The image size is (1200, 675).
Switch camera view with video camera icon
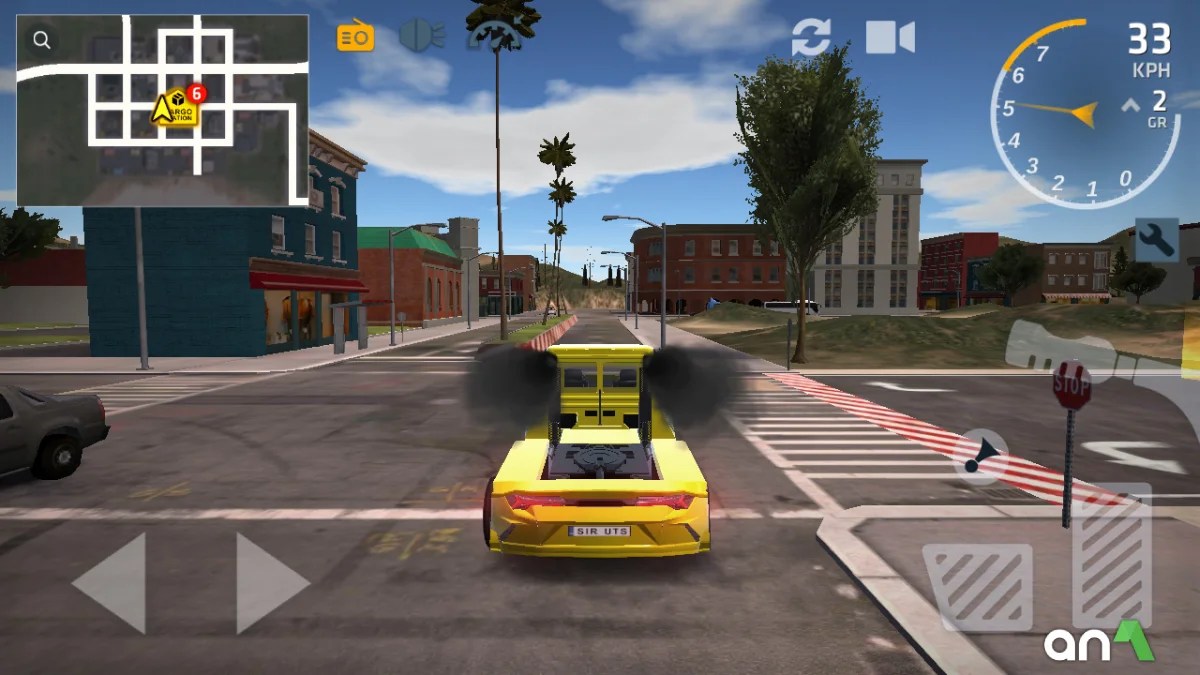click(x=889, y=37)
